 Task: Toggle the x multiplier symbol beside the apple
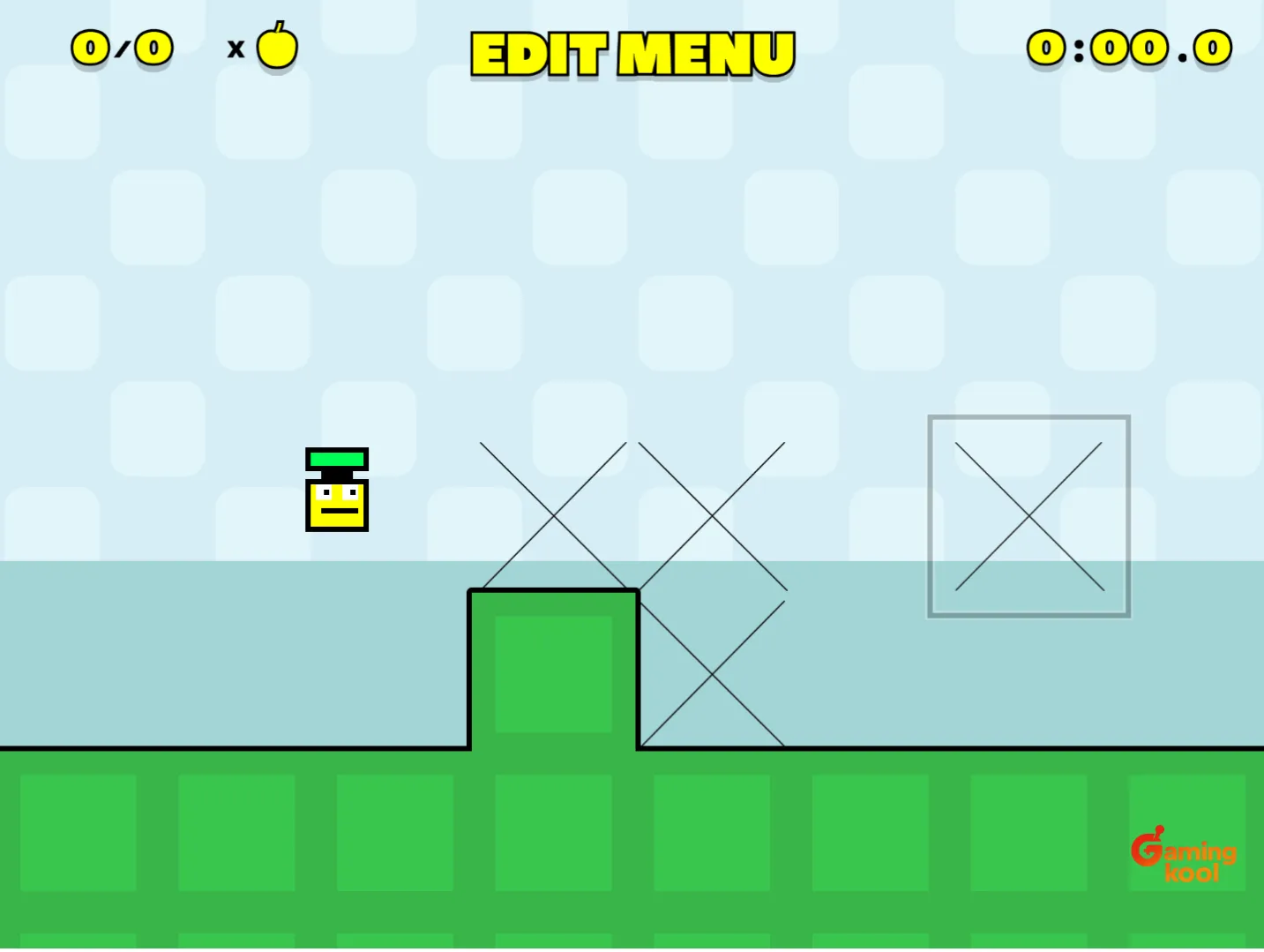point(235,50)
